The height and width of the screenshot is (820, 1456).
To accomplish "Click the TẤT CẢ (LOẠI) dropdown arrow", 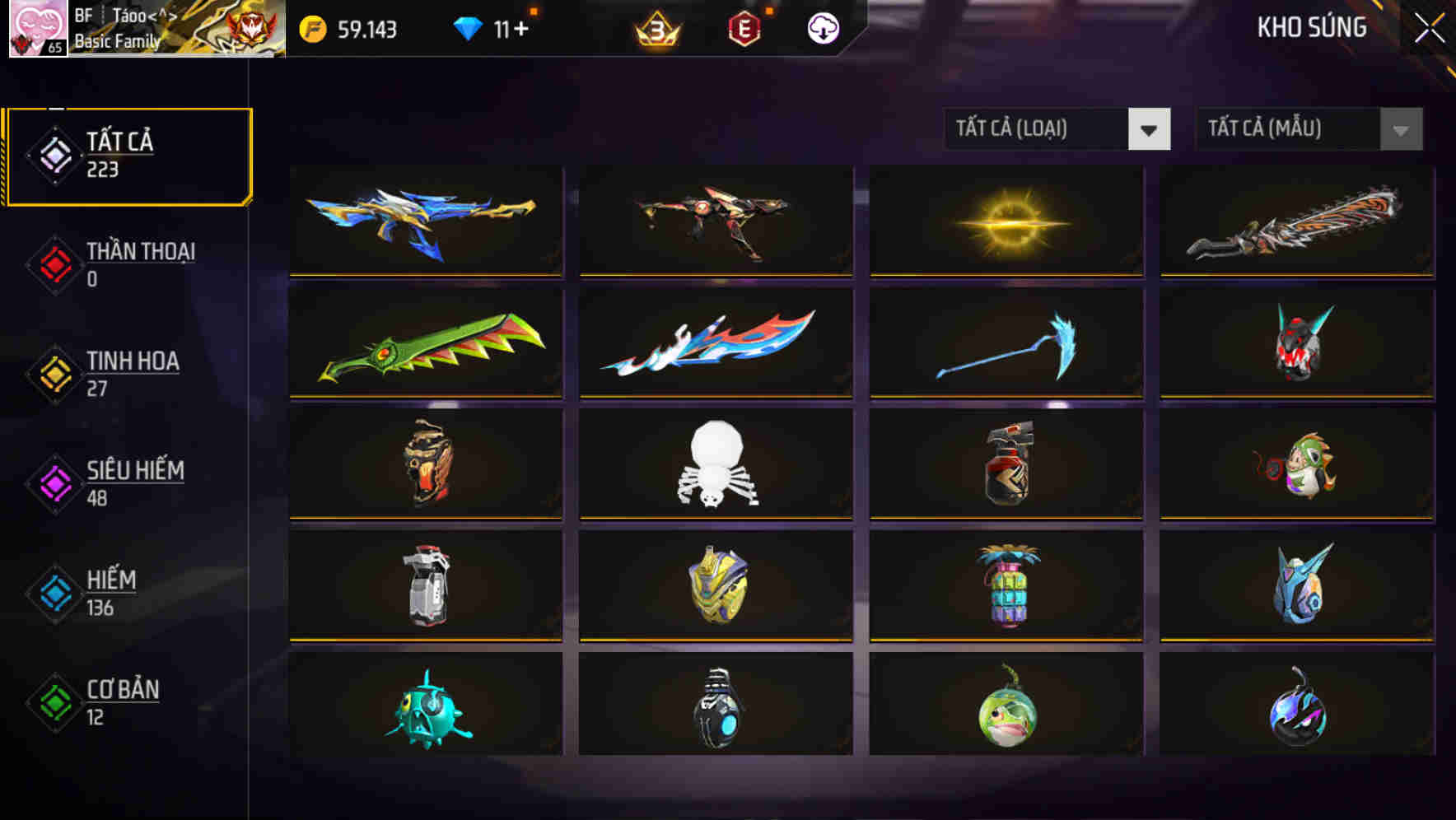I will point(1150,129).
